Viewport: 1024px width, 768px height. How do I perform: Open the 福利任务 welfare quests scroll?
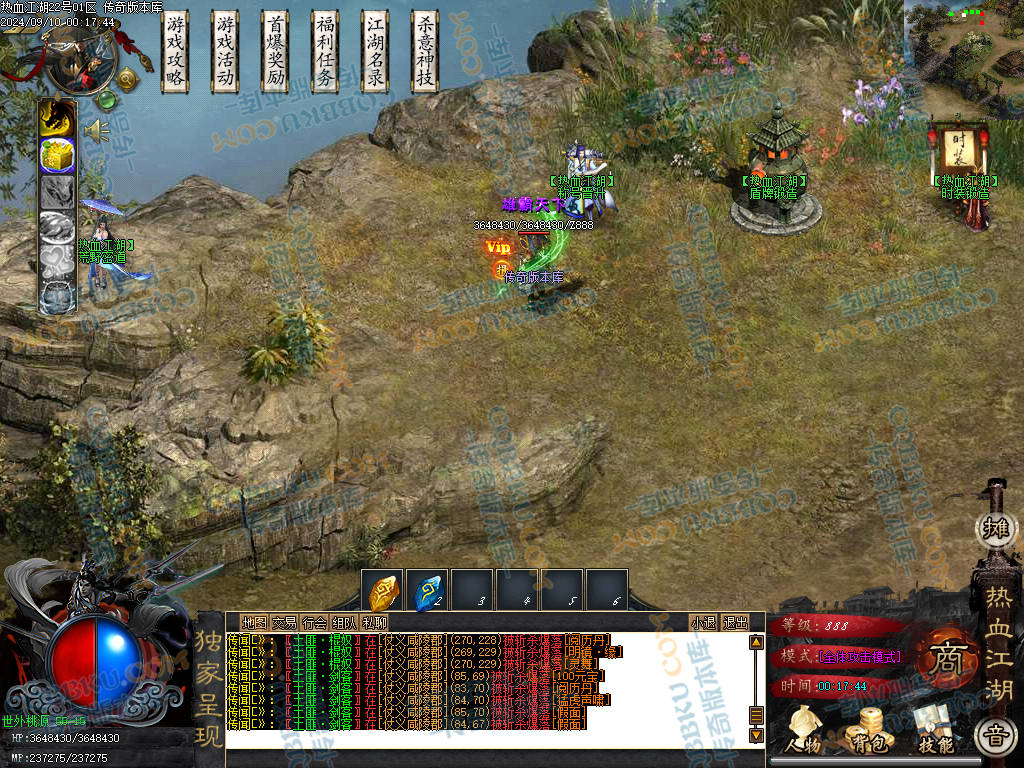click(x=326, y=52)
